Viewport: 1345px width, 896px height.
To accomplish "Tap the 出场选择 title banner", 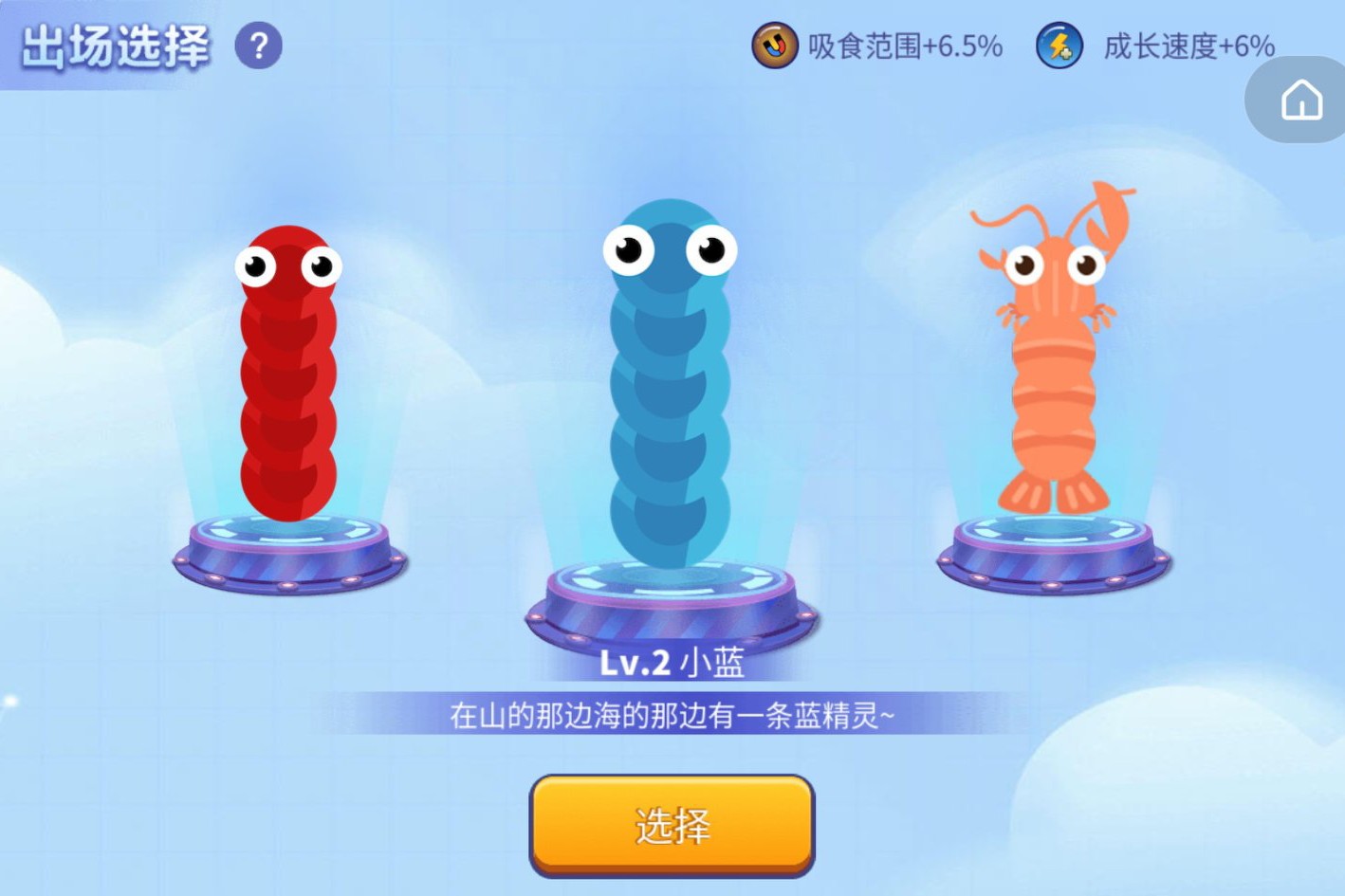I will (107, 45).
